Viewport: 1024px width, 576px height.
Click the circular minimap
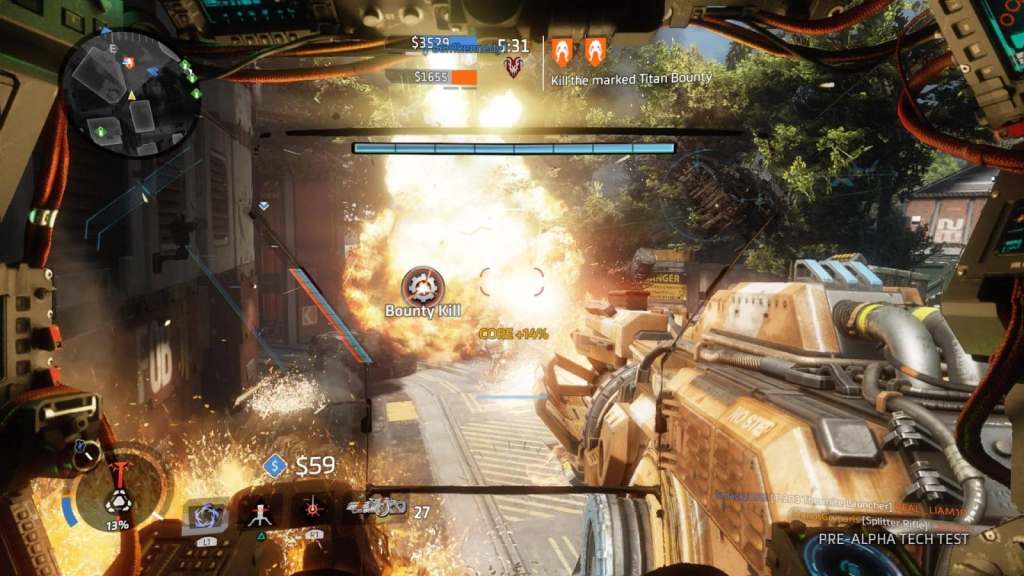point(131,93)
